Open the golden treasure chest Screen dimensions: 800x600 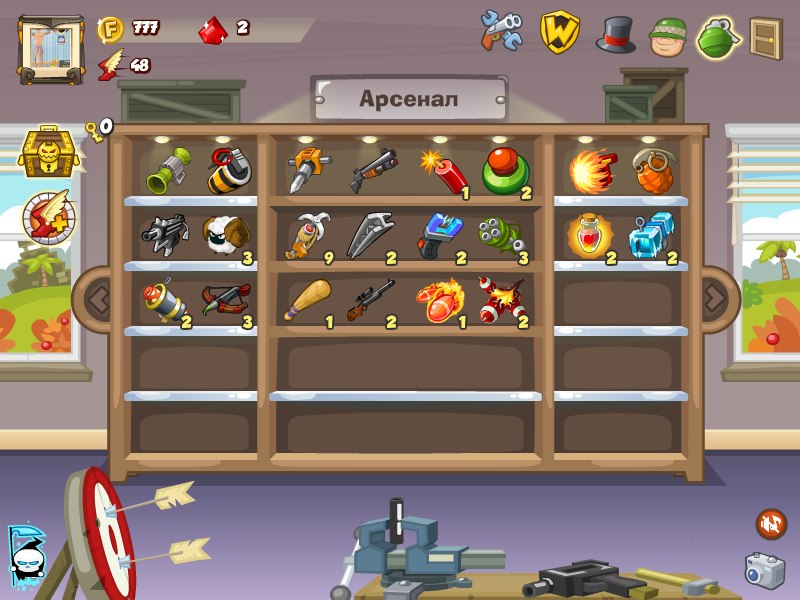pos(44,151)
